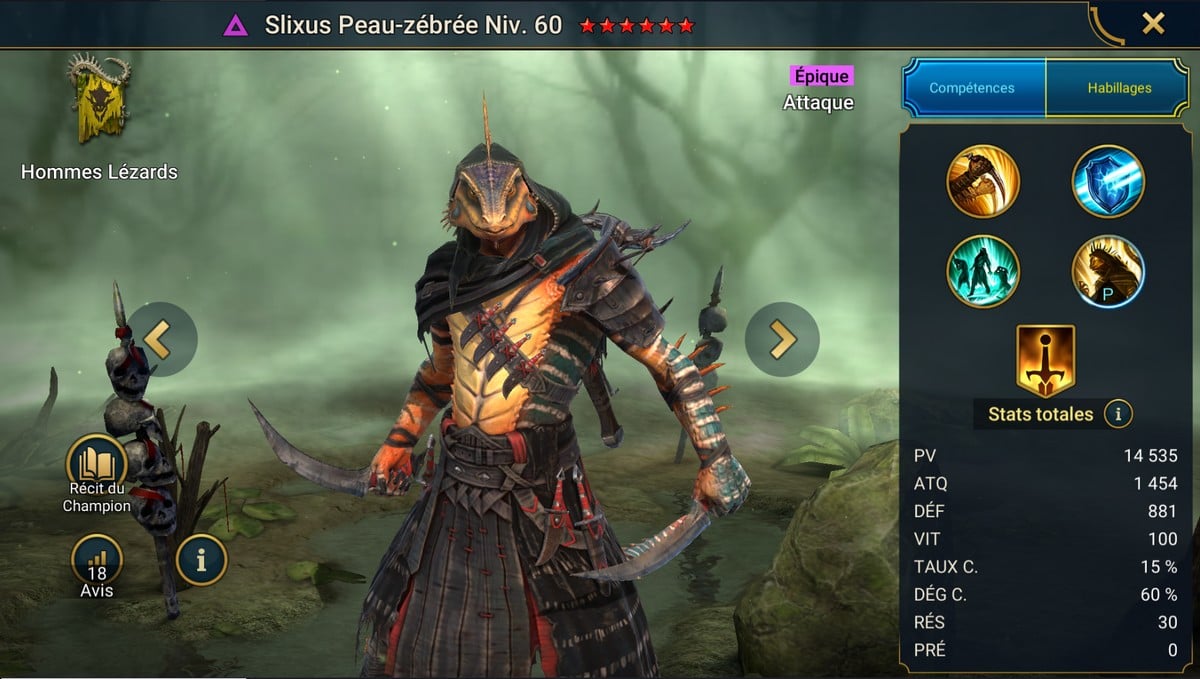Image resolution: width=1200 pixels, height=679 pixels.
Task: Show info for Stats totales
Action: pyautogui.click(x=1118, y=413)
